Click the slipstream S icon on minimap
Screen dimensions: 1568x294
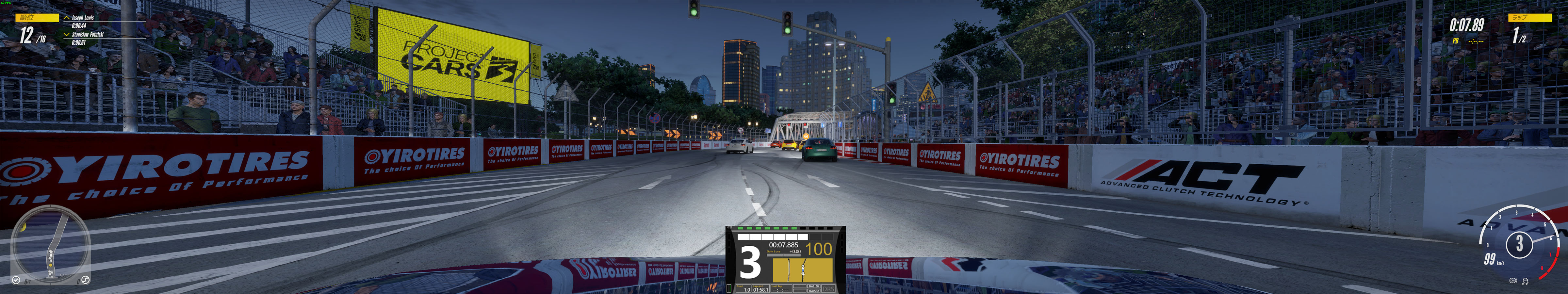(86, 279)
